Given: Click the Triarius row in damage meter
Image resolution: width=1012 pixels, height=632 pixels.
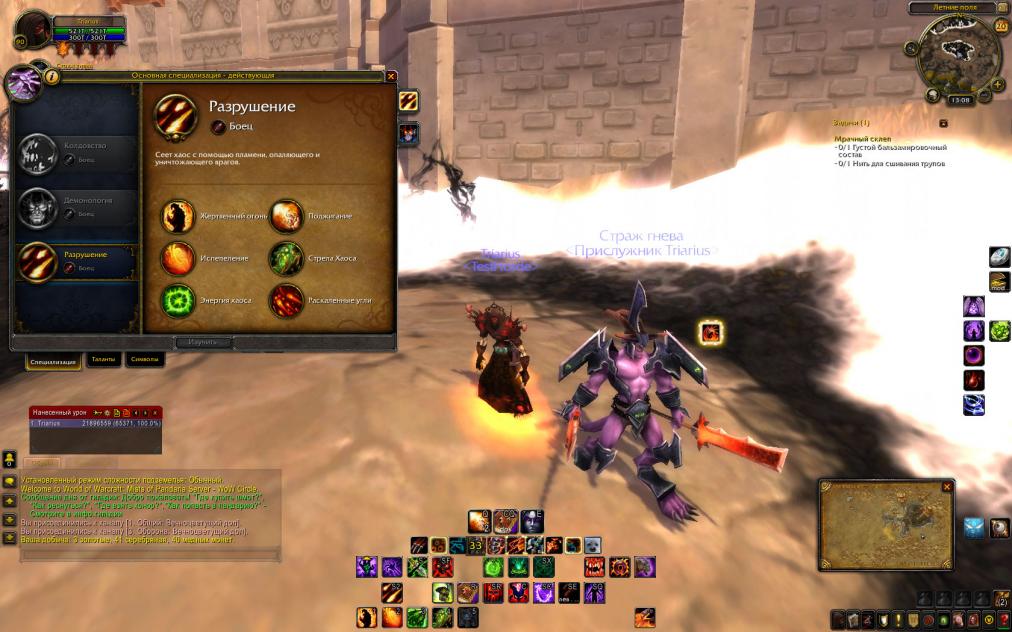Looking at the screenshot, I should [x=95, y=423].
